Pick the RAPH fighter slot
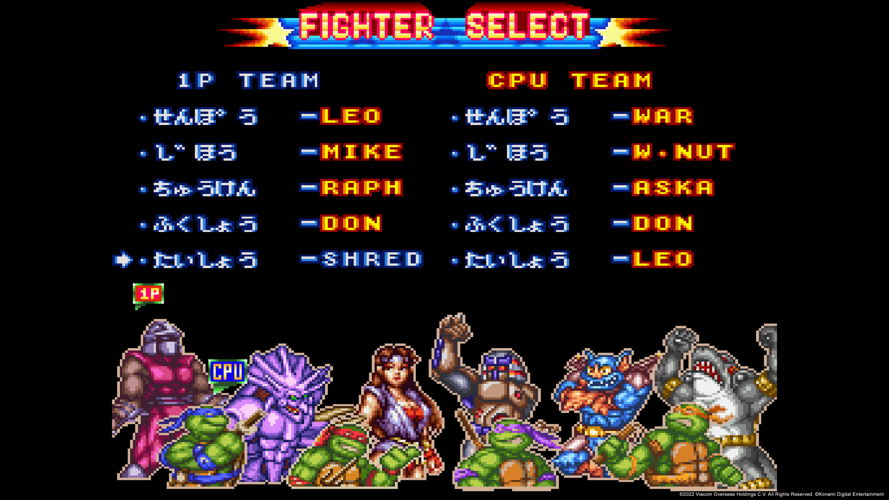This screenshot has width=889, height=500. pos(361,188)
